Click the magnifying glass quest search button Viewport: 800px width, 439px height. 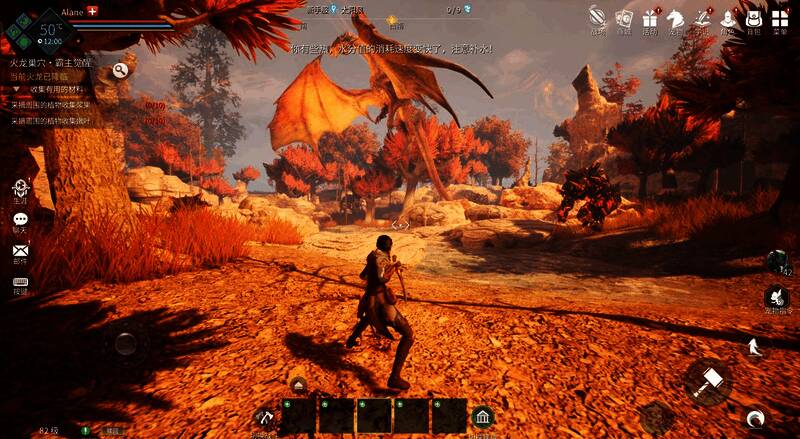[121, 70]
